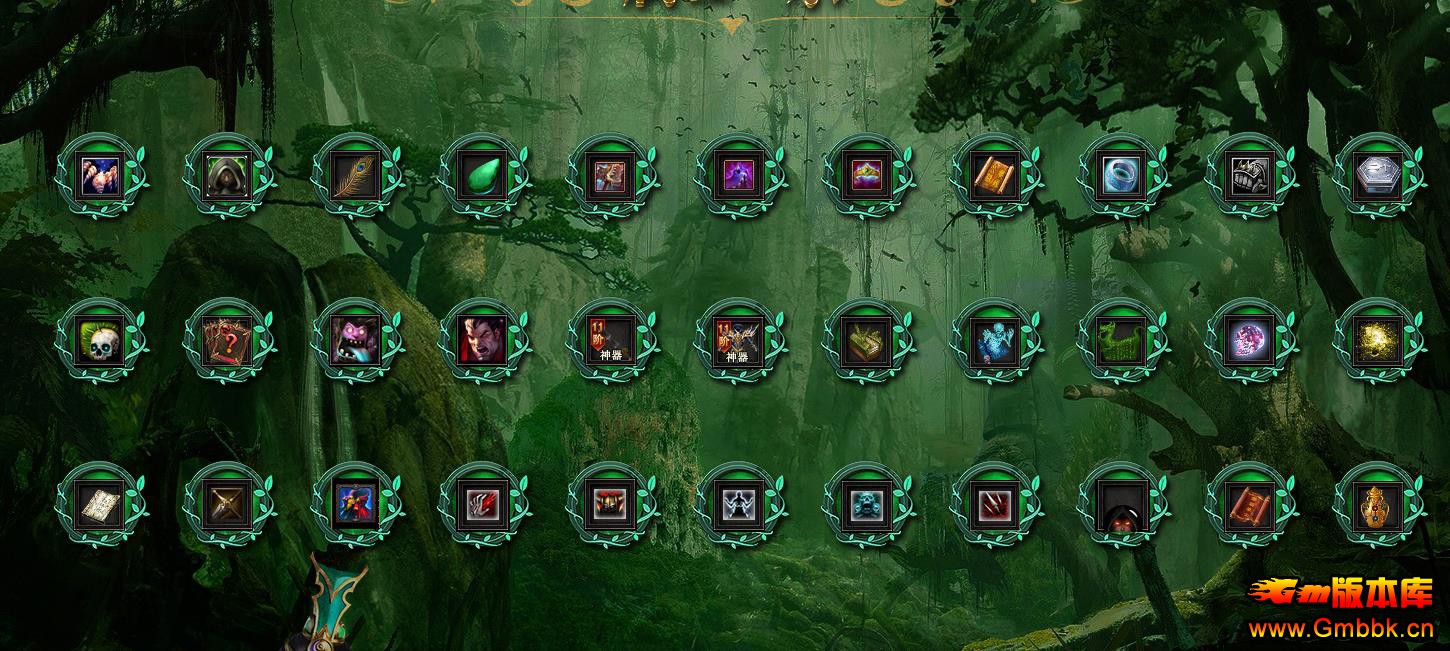Screen dimensions: 1450x651
Task: Select the red question mark cards icon
Action: 228,342
